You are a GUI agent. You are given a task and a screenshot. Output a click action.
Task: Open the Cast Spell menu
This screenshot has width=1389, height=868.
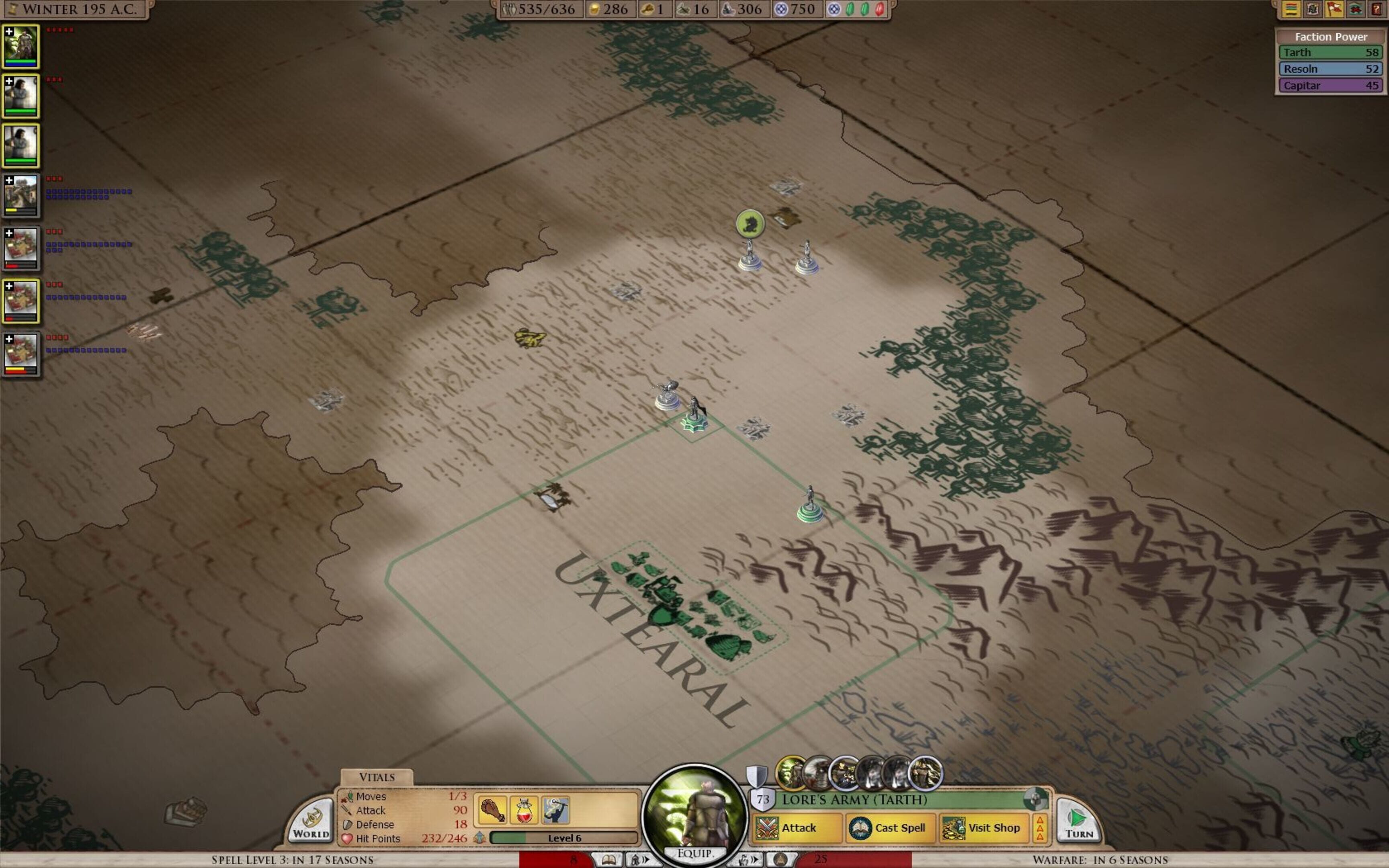(890, 828)
